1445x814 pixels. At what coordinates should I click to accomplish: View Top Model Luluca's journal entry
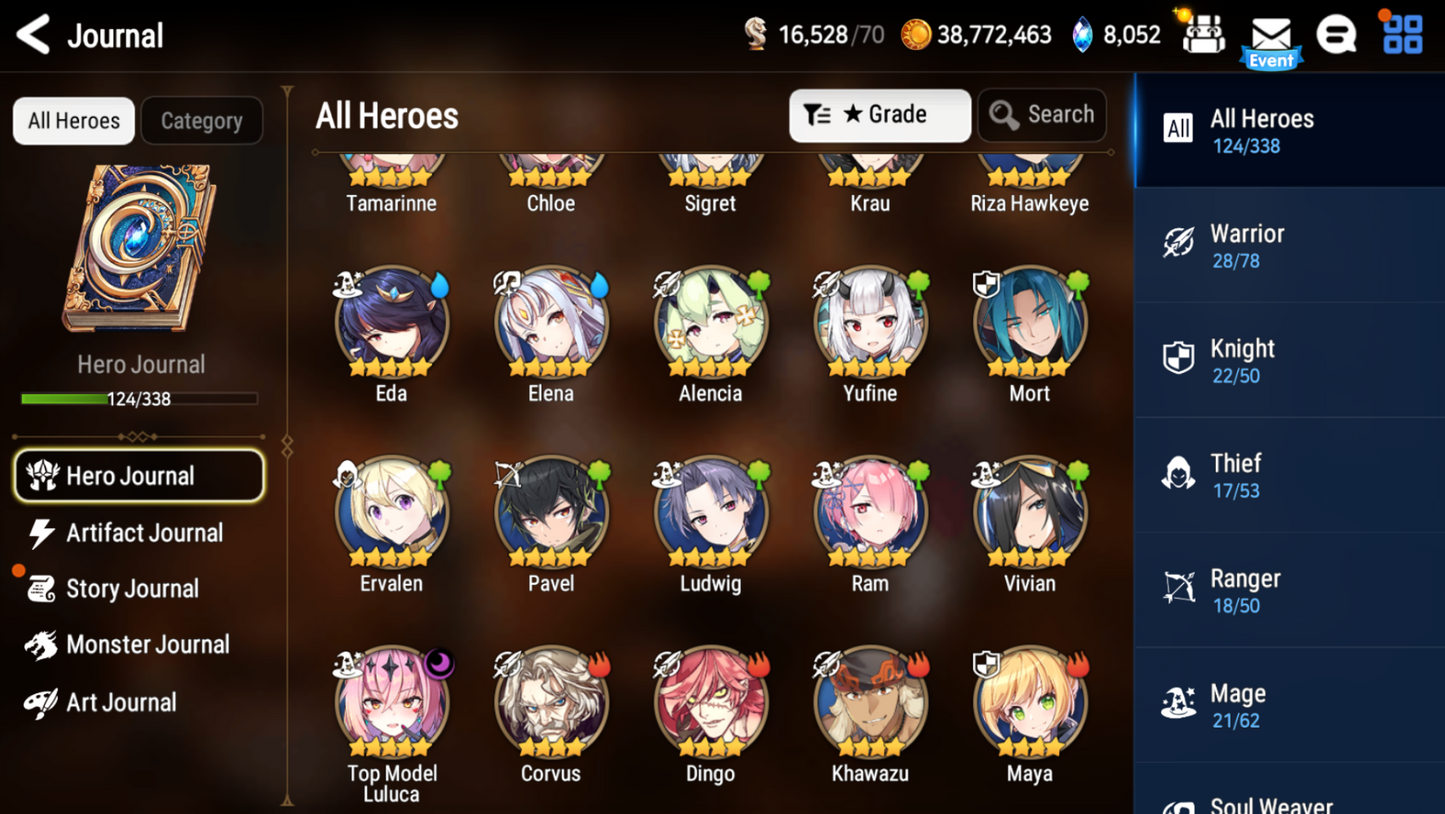pos(391,702)
